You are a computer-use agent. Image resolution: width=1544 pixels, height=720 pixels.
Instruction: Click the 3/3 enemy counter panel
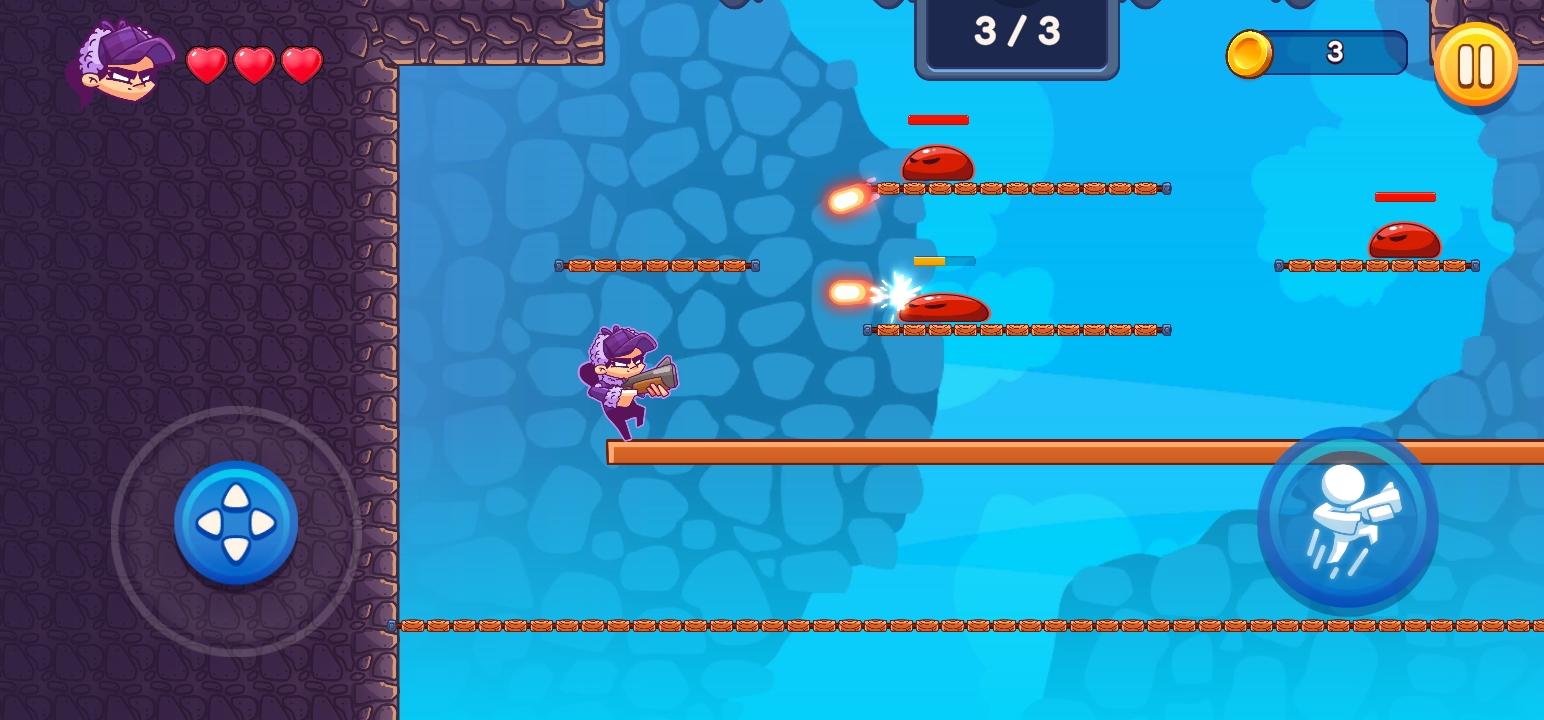1015,33
